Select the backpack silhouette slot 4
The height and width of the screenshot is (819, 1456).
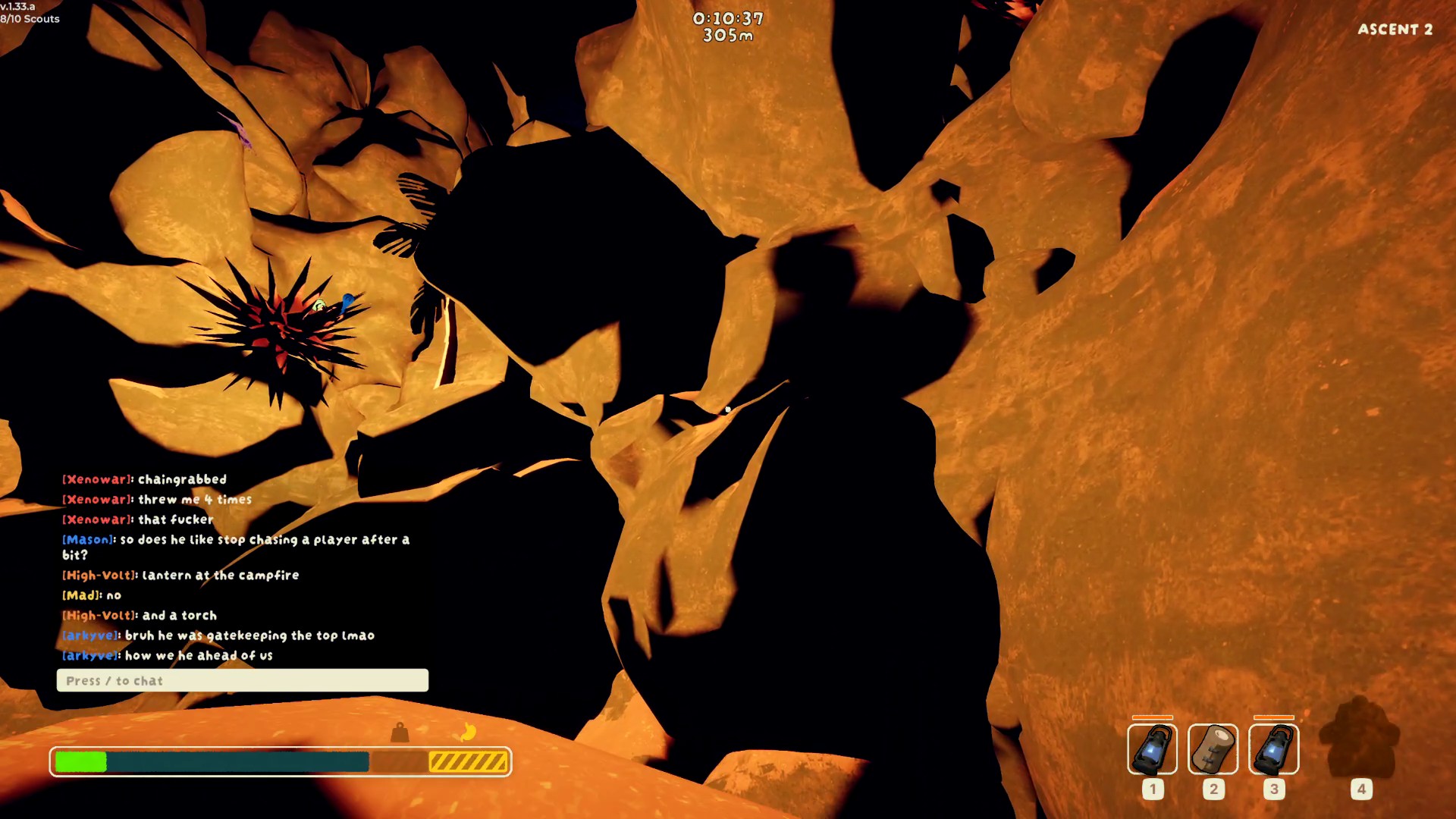tap(1360, 739)
